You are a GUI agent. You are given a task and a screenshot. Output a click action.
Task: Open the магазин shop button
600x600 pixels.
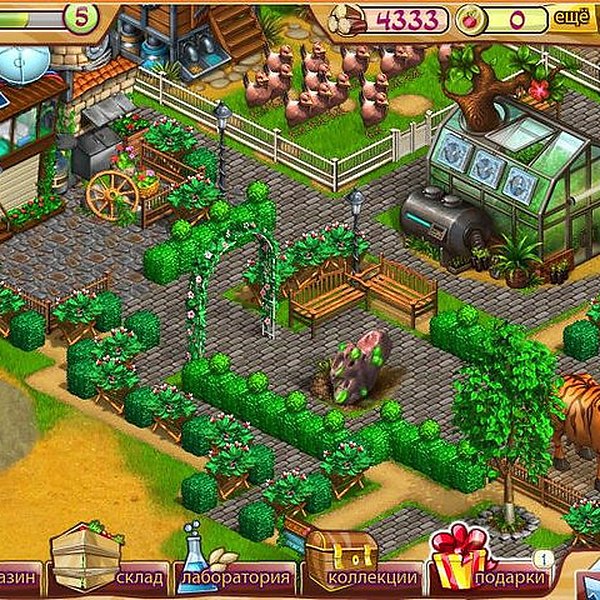tap(20, 577)
